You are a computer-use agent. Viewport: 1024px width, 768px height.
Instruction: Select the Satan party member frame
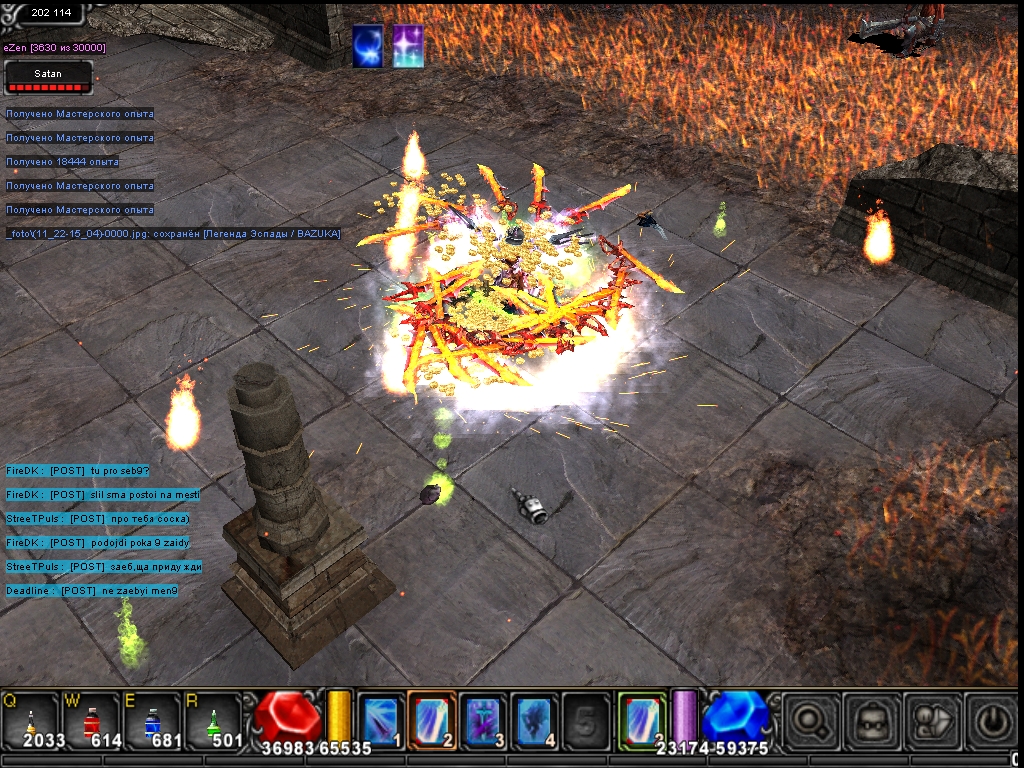coord(48,77)
